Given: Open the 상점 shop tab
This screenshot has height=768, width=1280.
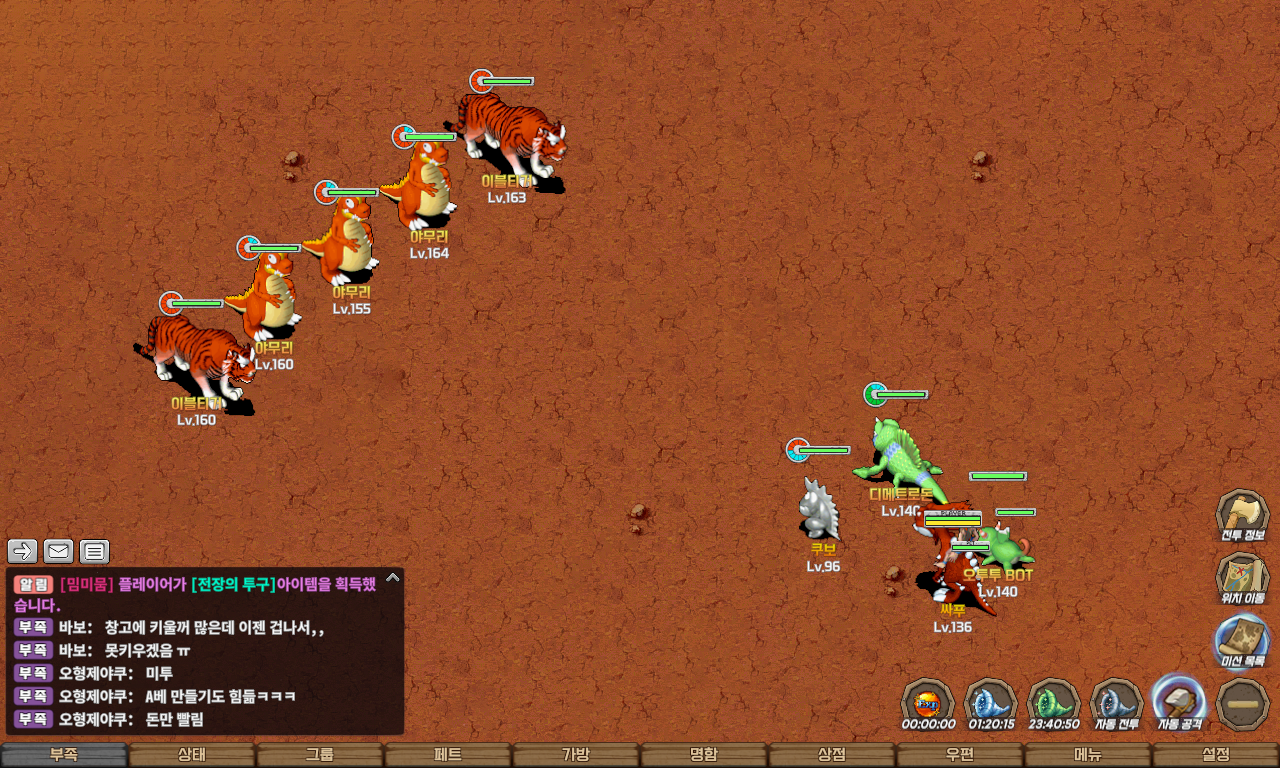Looking at the screenshot, I should 832,755.
